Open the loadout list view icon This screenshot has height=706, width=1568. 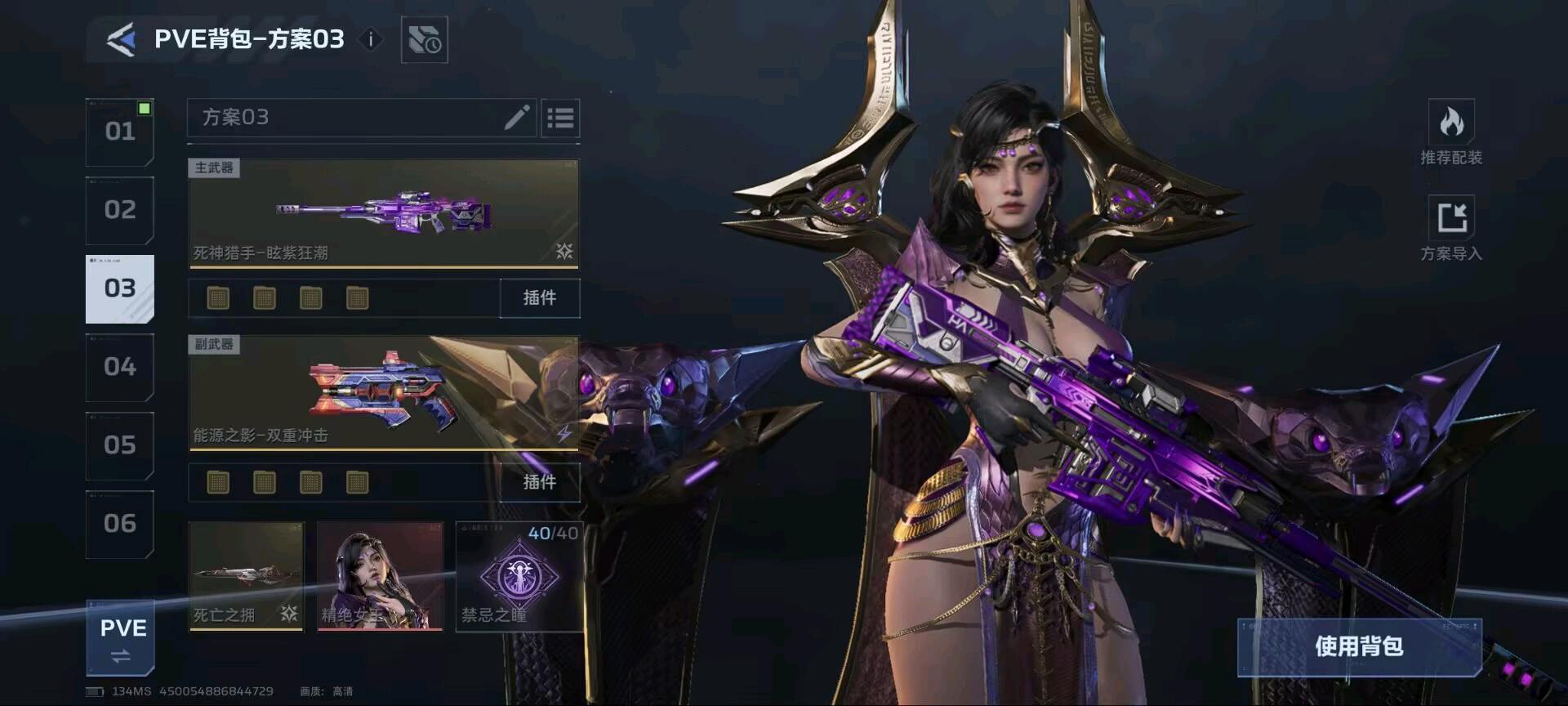point(560,118)
